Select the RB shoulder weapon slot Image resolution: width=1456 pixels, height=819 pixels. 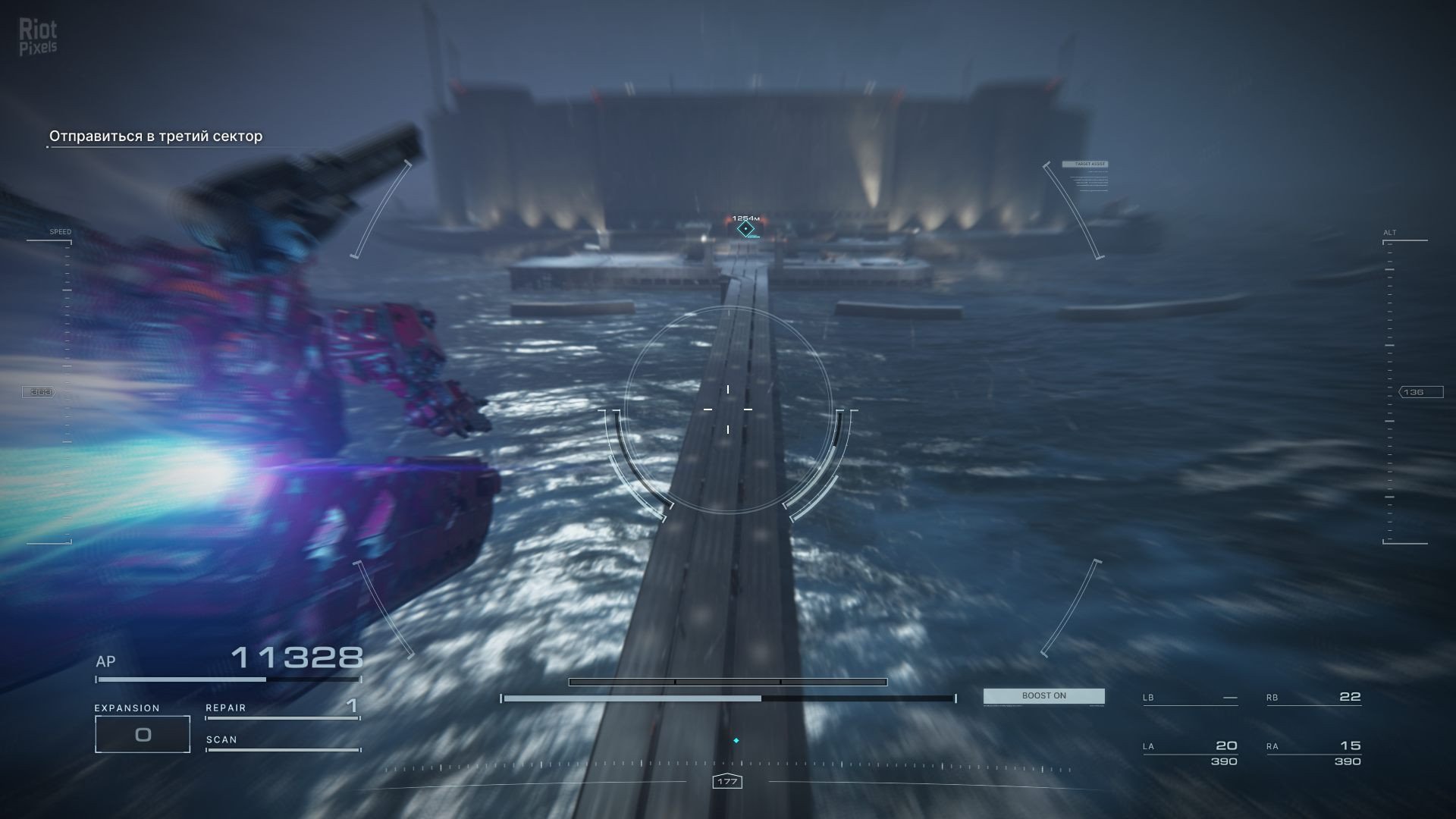[1313, 697]
